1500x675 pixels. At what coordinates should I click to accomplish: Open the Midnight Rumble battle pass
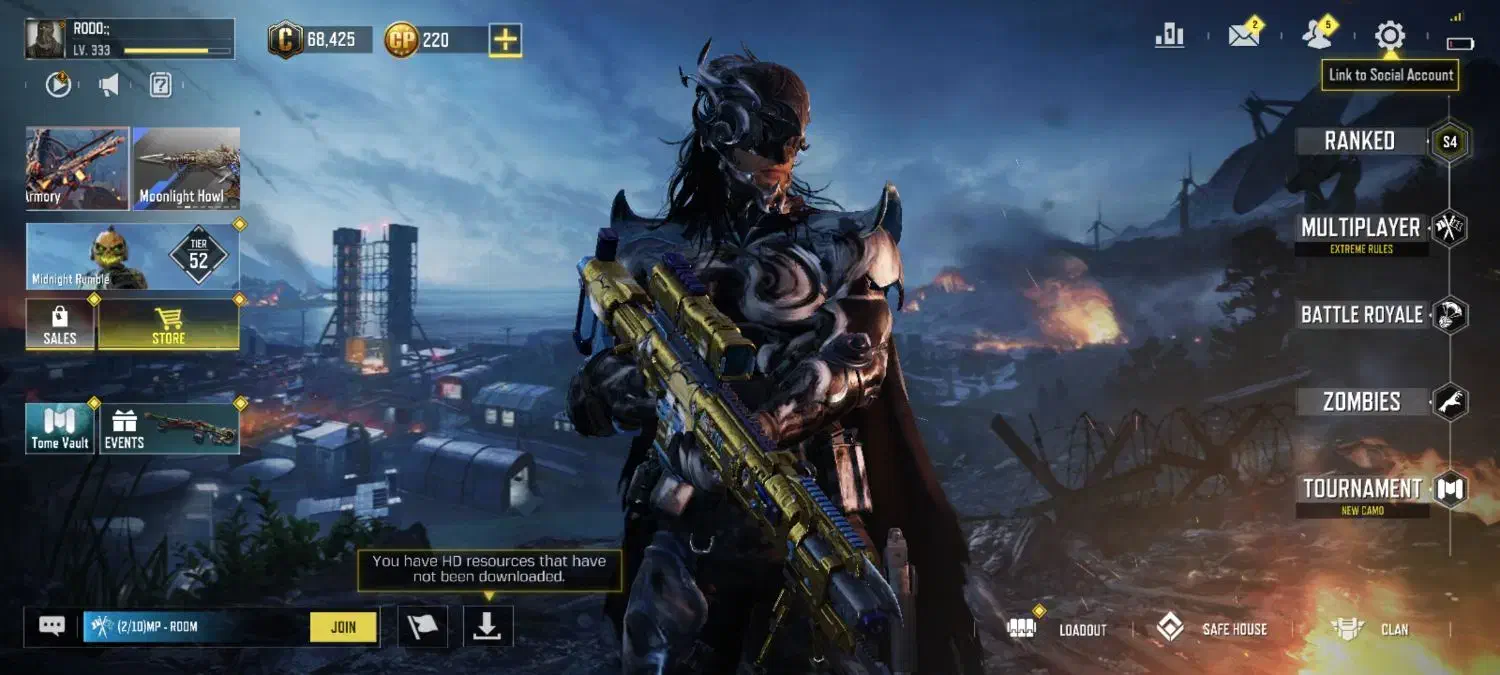(132, 257)
